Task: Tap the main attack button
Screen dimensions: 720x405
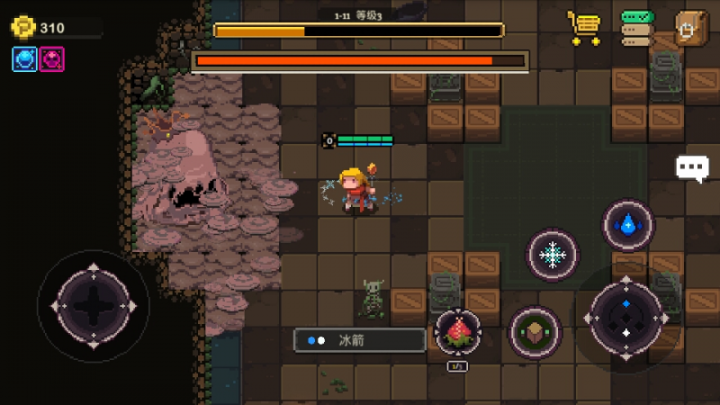Action: (626, 318)
